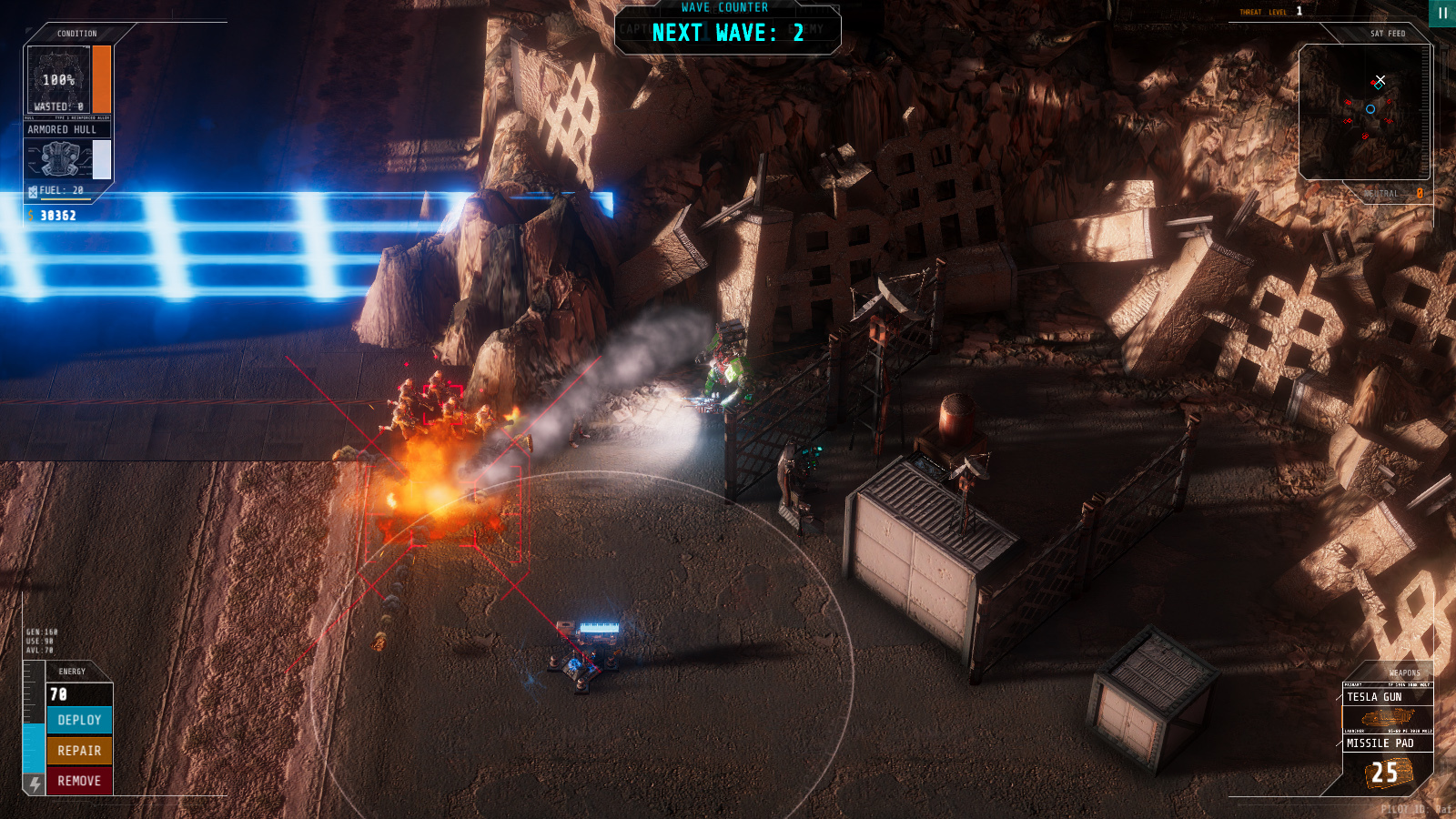Choose the Repair command
This screenshot has width=1456, height=819.
tap(79, 751)
